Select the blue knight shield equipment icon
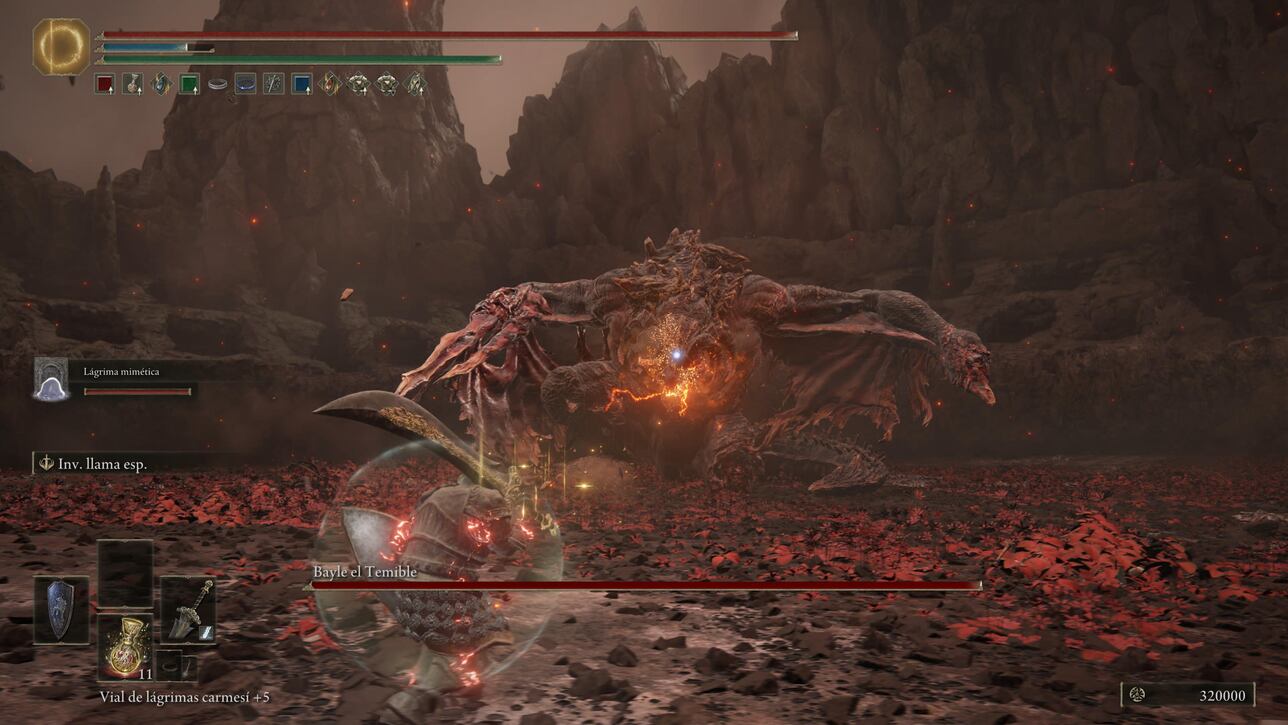This screenshot has width=1288, height=725. [60, 610]
